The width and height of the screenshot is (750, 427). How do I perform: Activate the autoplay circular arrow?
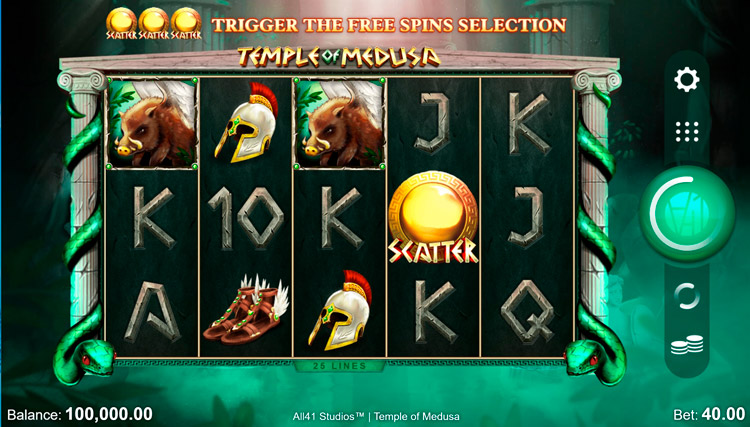pyautogui.click(x=687, y=295)
